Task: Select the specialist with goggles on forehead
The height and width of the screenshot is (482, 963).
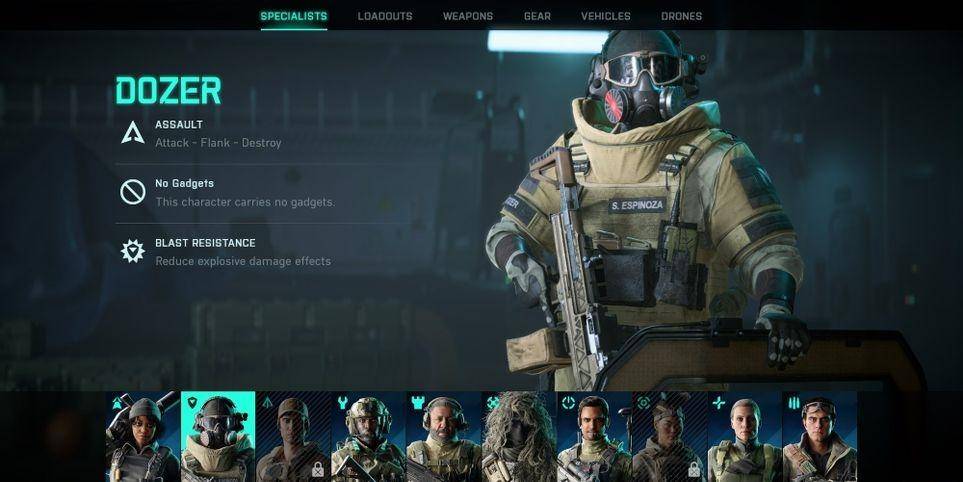Action: (819, 436)
